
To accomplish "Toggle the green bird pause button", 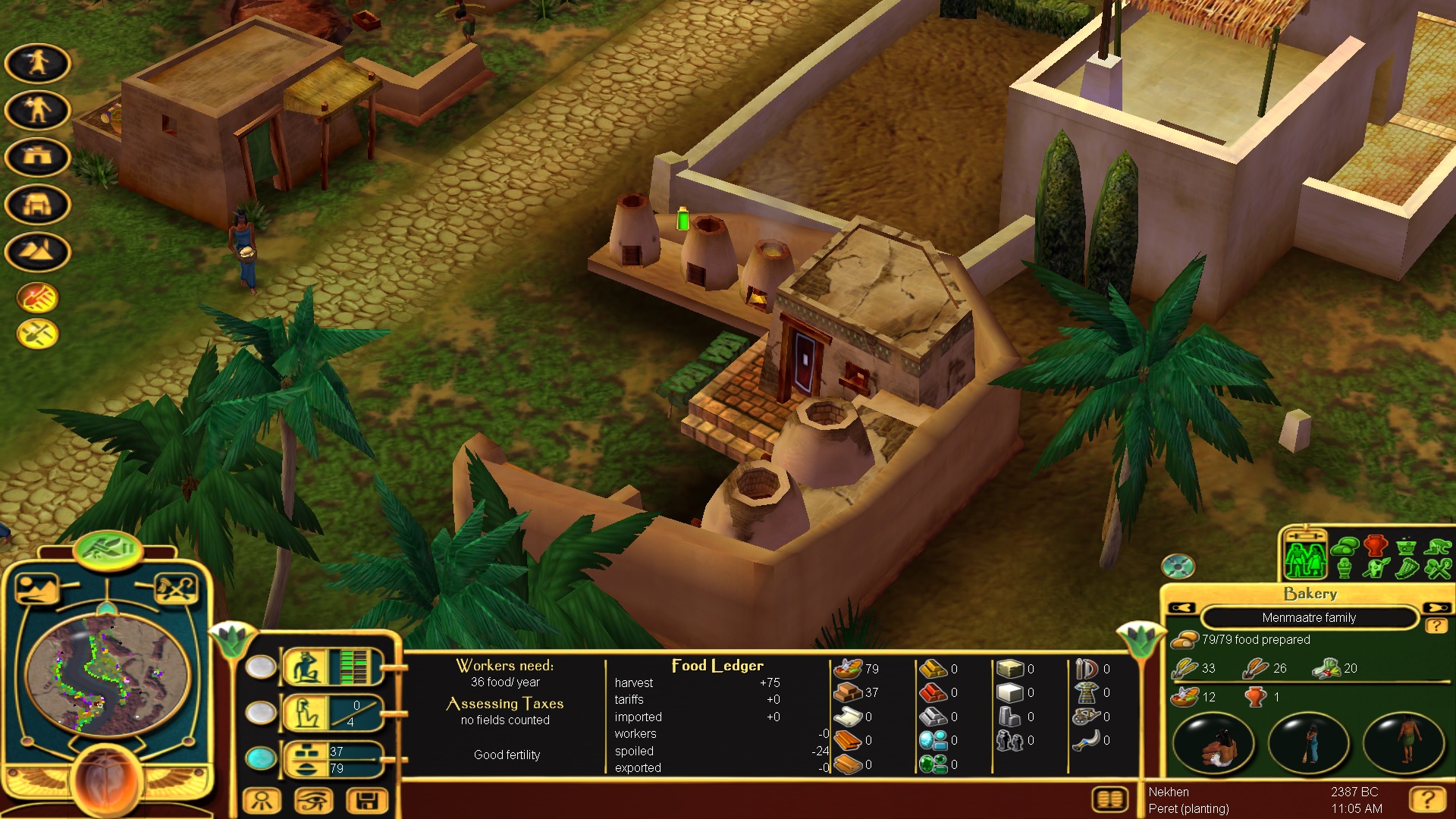I will (x=108, y=548).
